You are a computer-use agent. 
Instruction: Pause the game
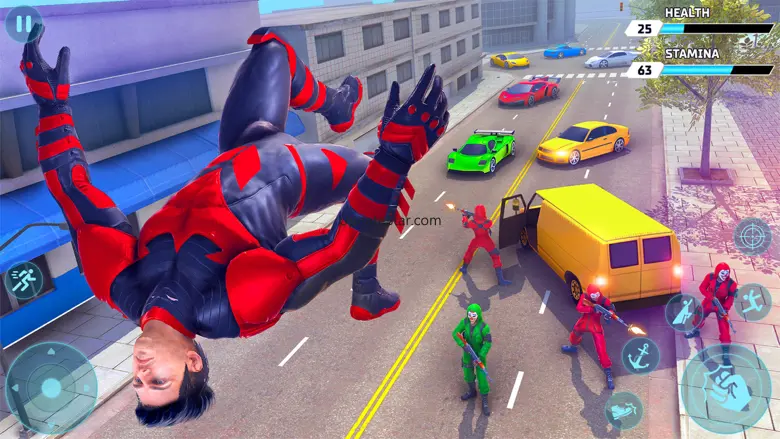(x=23, y=23)
